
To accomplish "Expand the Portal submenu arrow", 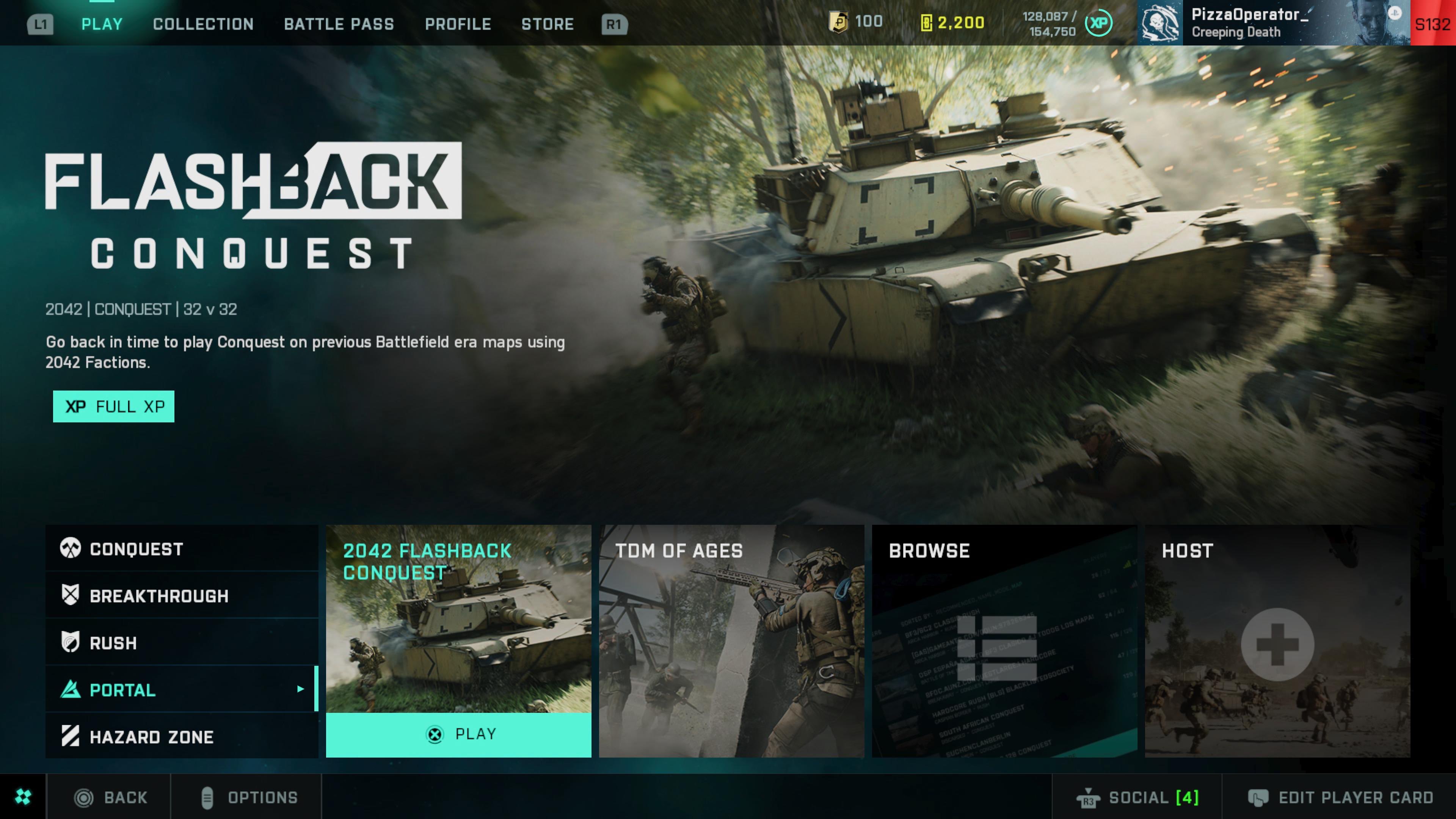I will pos(300,690).
